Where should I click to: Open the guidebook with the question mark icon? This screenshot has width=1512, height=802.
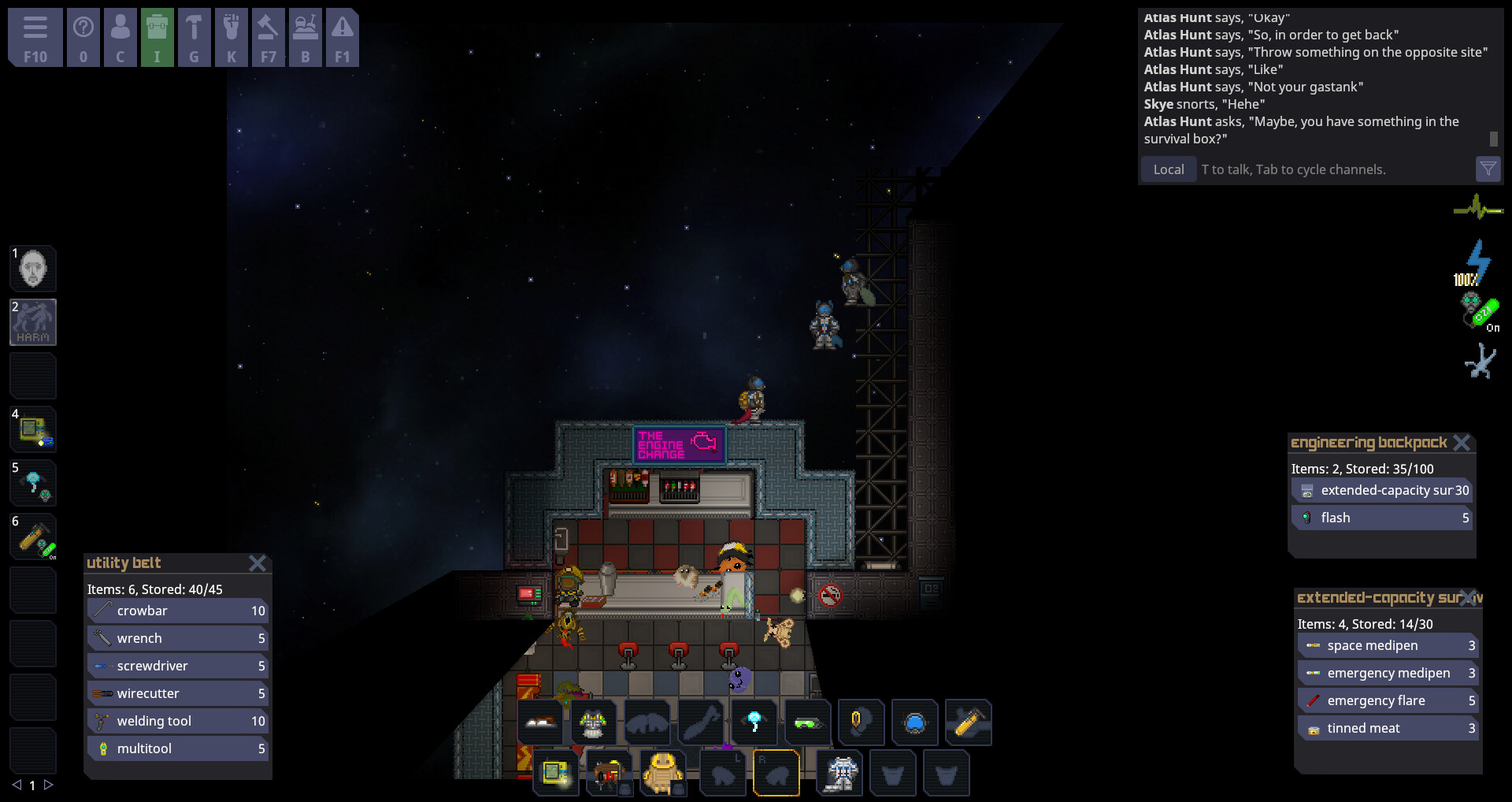(83, 35)
